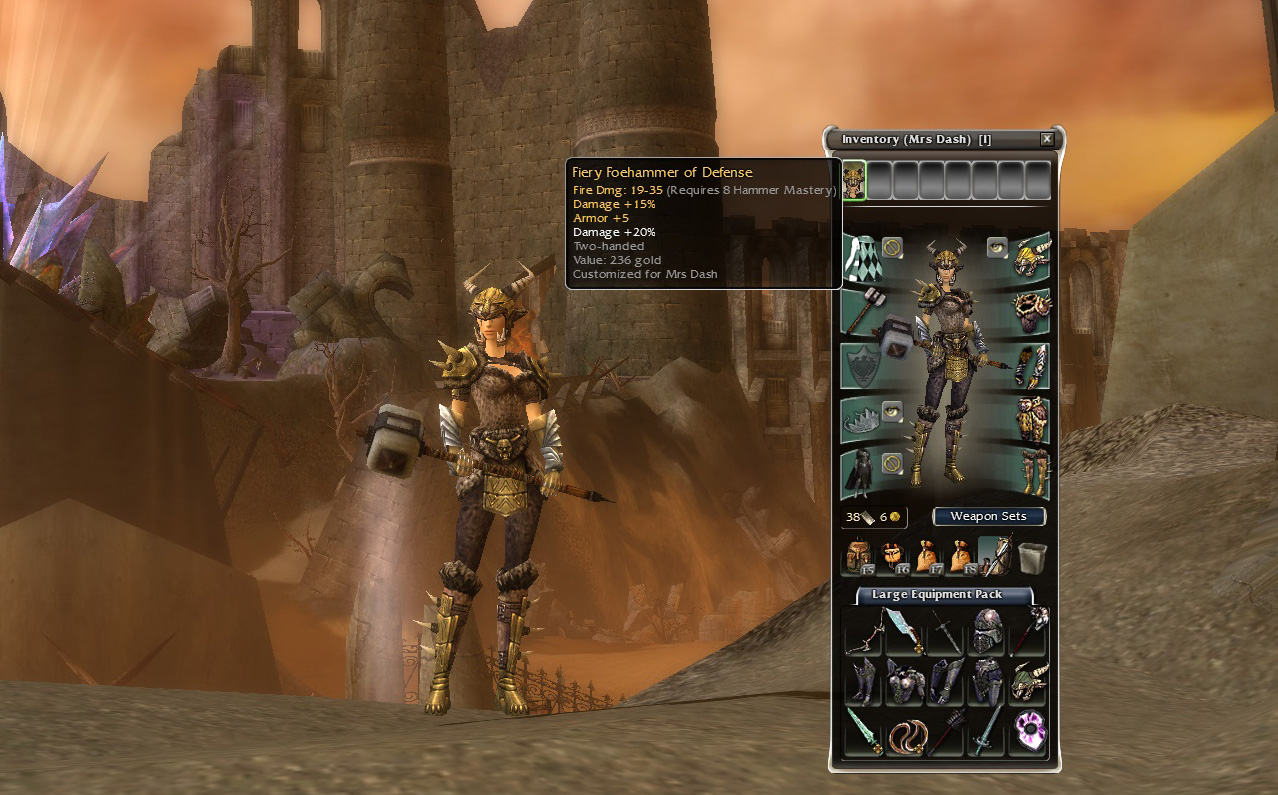Select the Mrs Dash character portrait
The image size is (1278, 795).
point(853,180)
